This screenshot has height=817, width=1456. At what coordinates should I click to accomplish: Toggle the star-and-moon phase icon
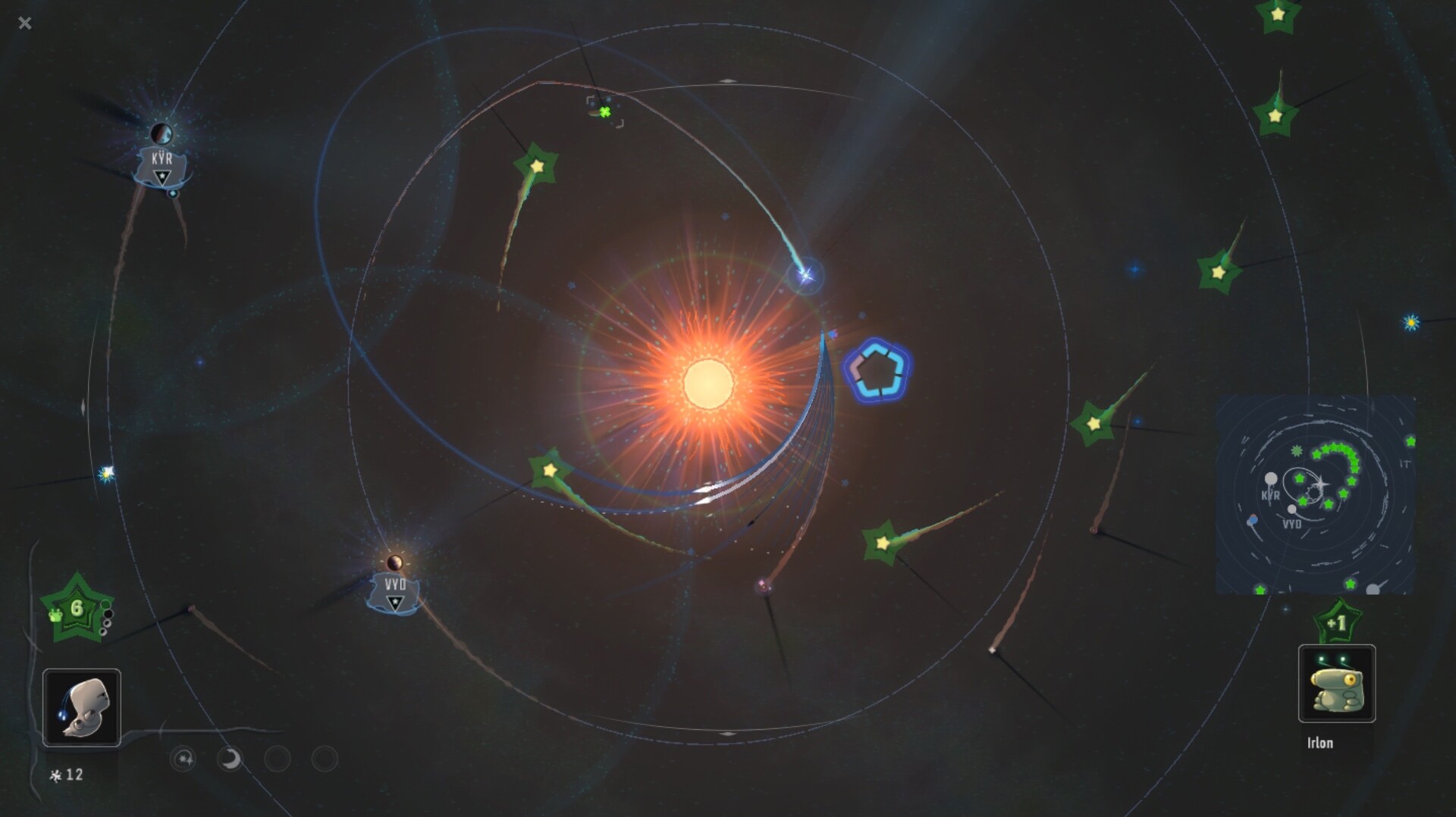183,759
